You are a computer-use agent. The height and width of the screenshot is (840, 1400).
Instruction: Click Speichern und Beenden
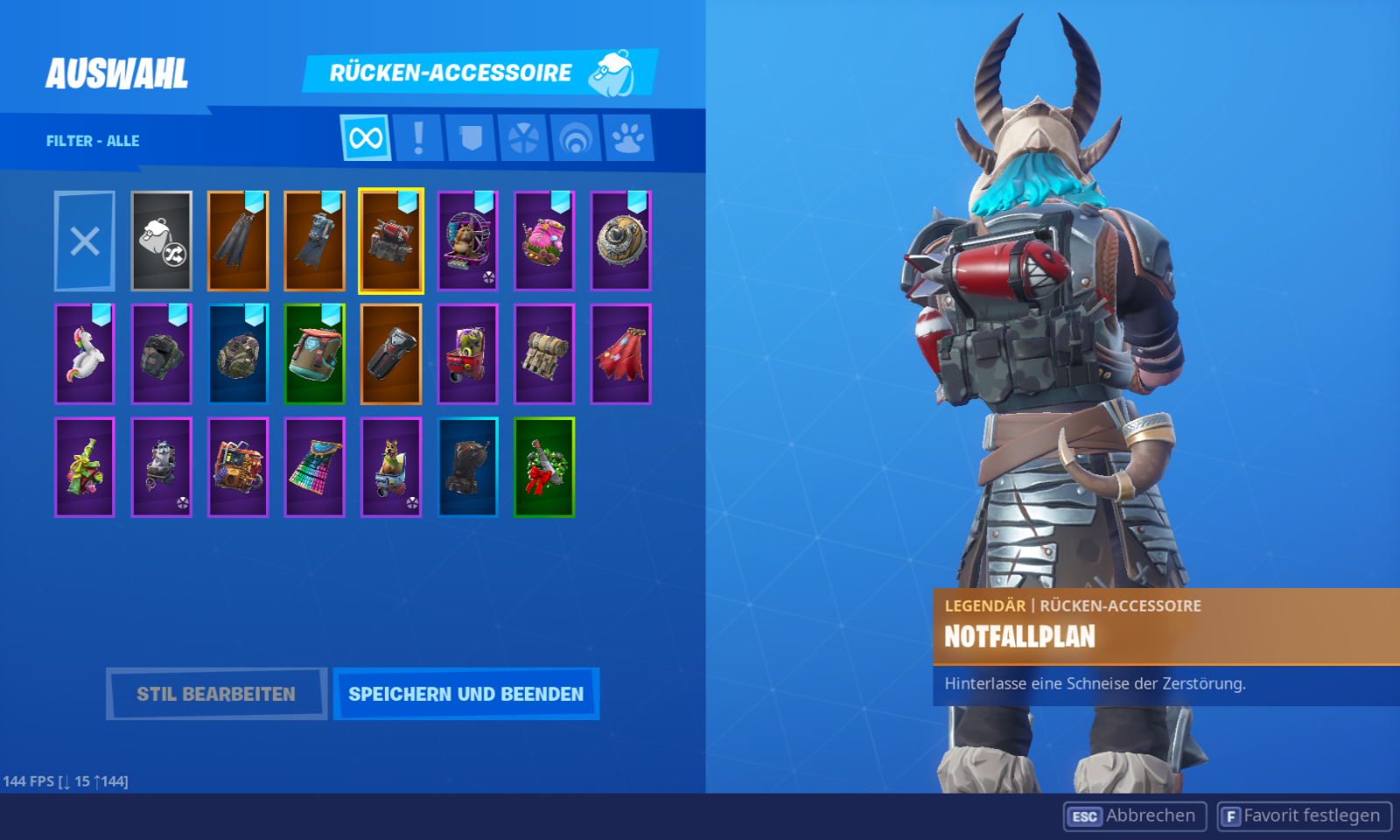466,693
